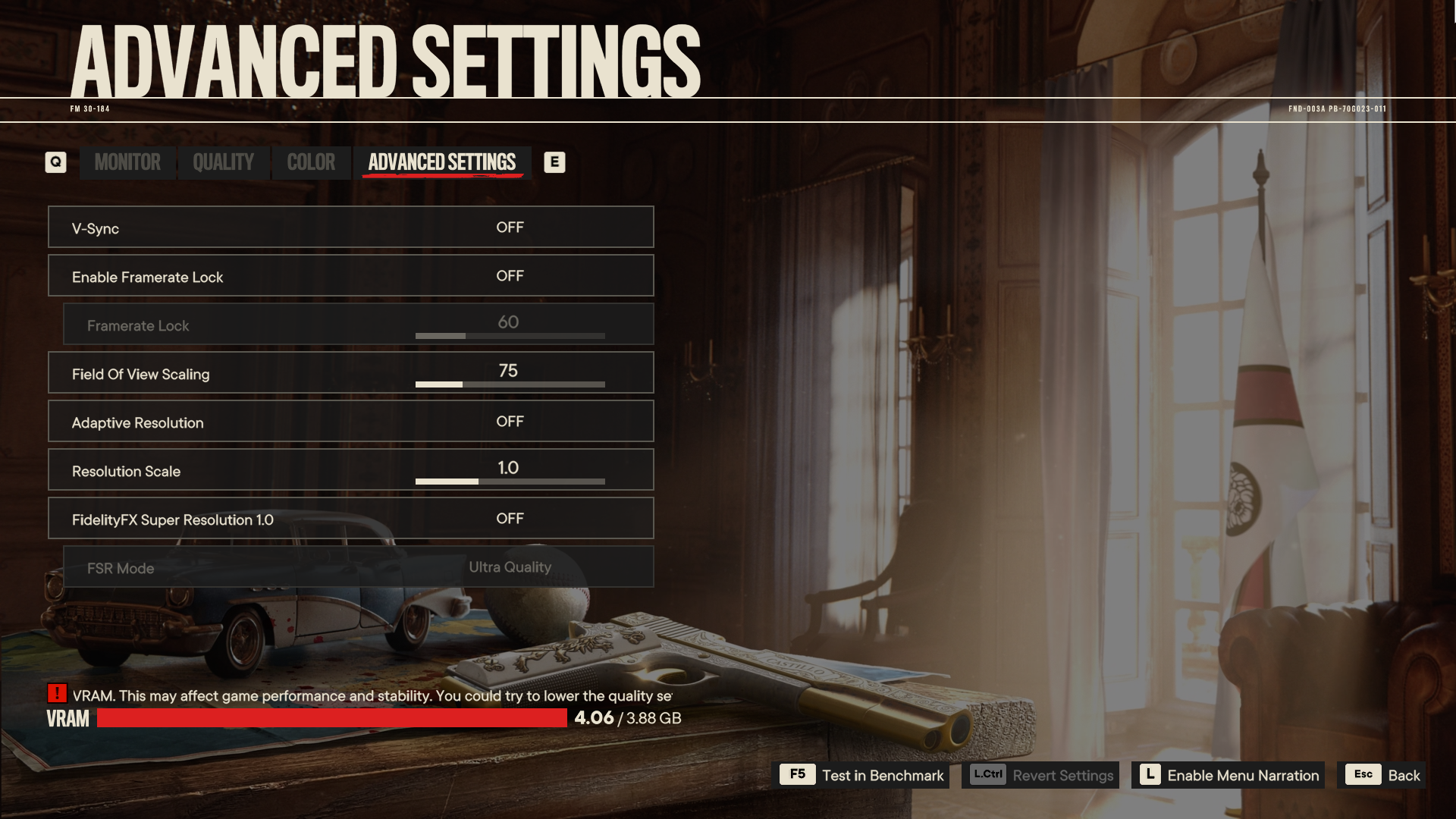Viewport: 1456px width, 819px height.
Task: Choose Enable Menu Narration
Action: (1228, 775)
